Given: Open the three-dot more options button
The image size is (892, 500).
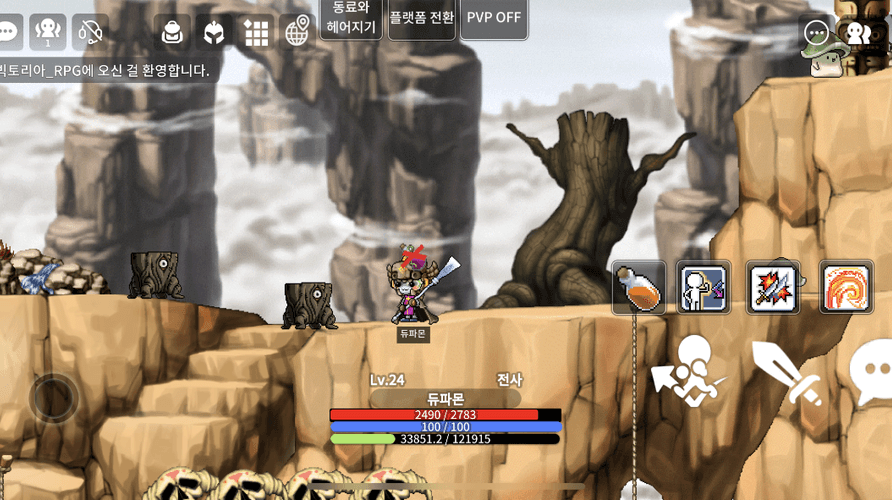Looking at the screenshot, I should tap(816, 33).
